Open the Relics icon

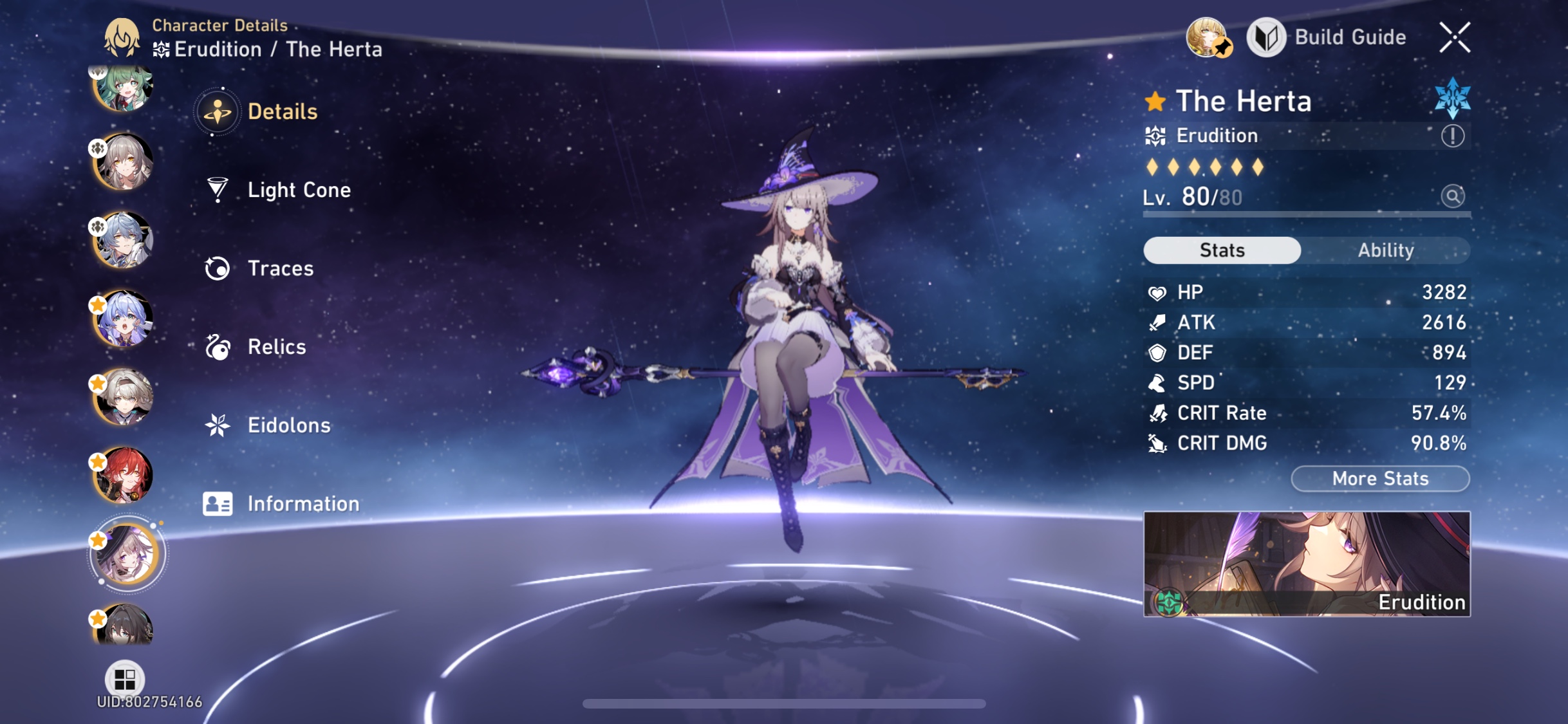(x=219, y=347)
